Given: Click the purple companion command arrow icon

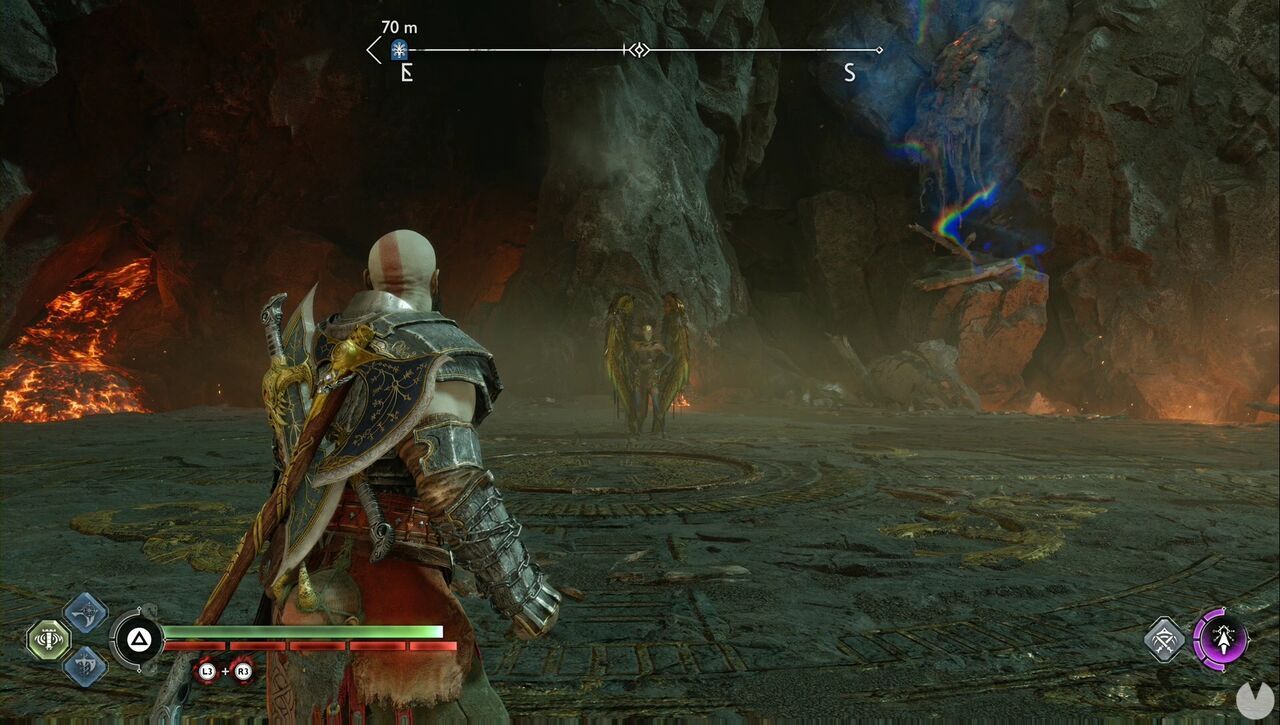Looking at the screenshot, I should click(x=1224, y=638).
